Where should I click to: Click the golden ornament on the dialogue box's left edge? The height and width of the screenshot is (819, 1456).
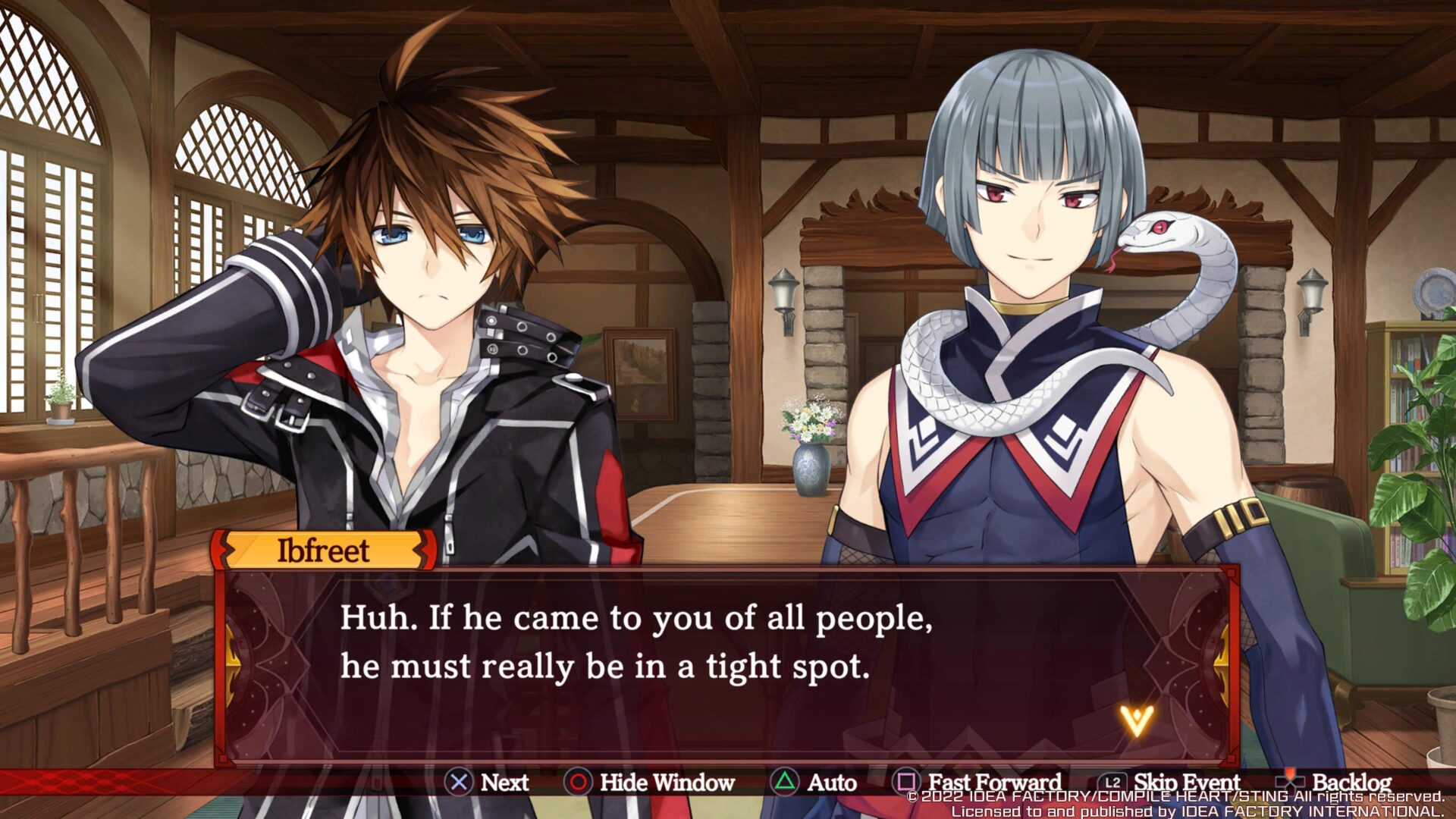(235, 664)
